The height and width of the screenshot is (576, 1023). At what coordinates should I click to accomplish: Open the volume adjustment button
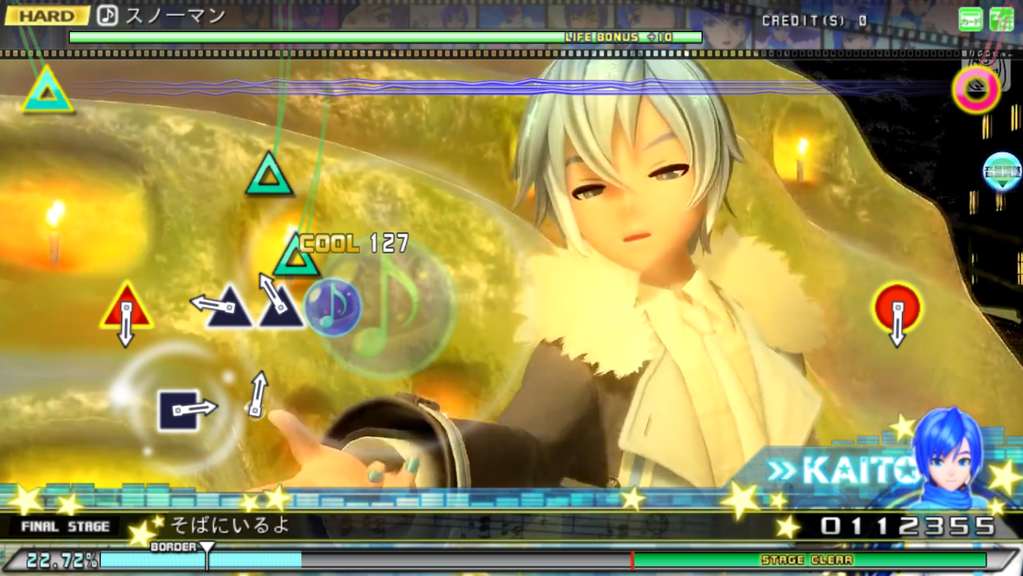1001,171
